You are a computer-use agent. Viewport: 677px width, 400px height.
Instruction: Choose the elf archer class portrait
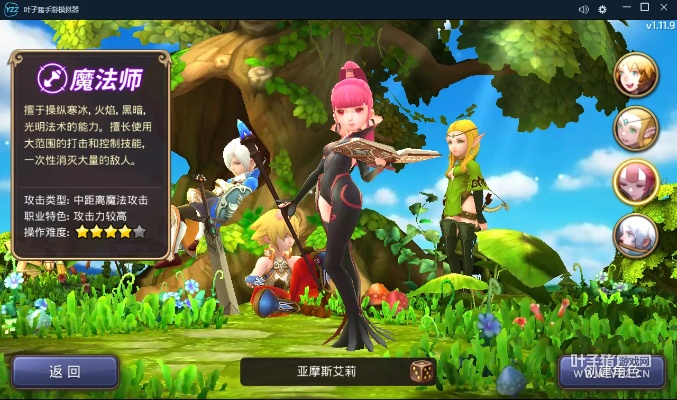click(x=634, y=128)
